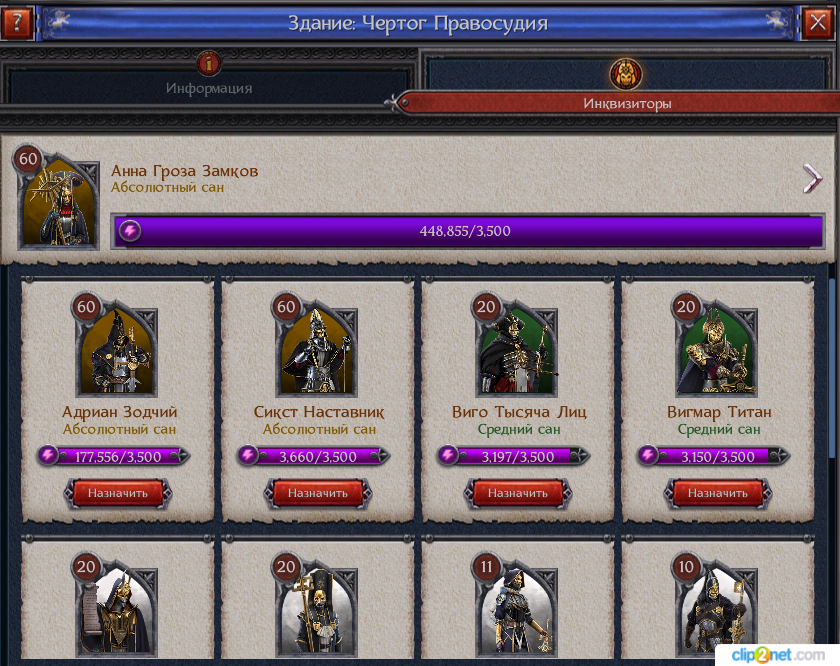Choose the level 10 inquisitor portrait

(718, 612)
